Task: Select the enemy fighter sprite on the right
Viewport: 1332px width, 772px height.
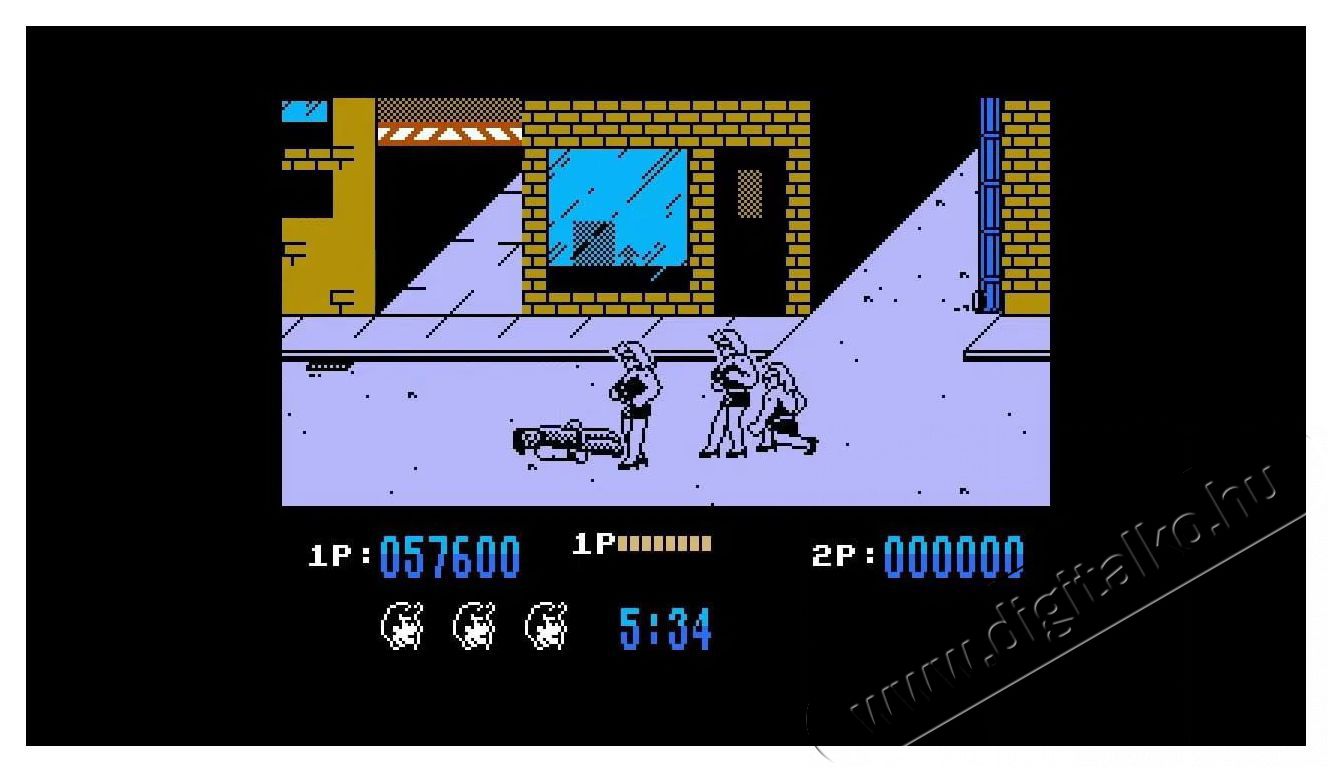Action: coord(732,395)
